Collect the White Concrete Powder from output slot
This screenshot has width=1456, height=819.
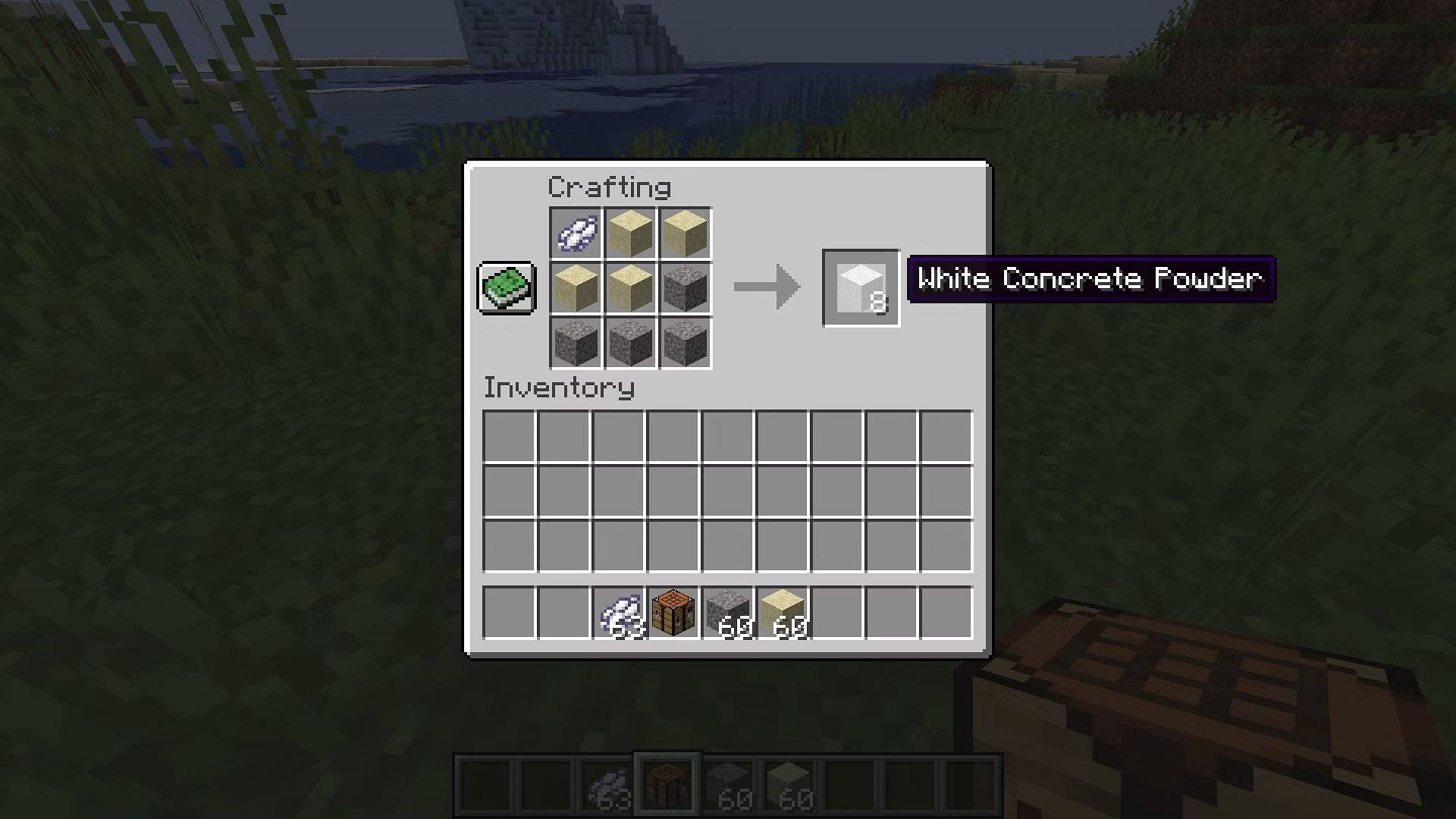861,287
